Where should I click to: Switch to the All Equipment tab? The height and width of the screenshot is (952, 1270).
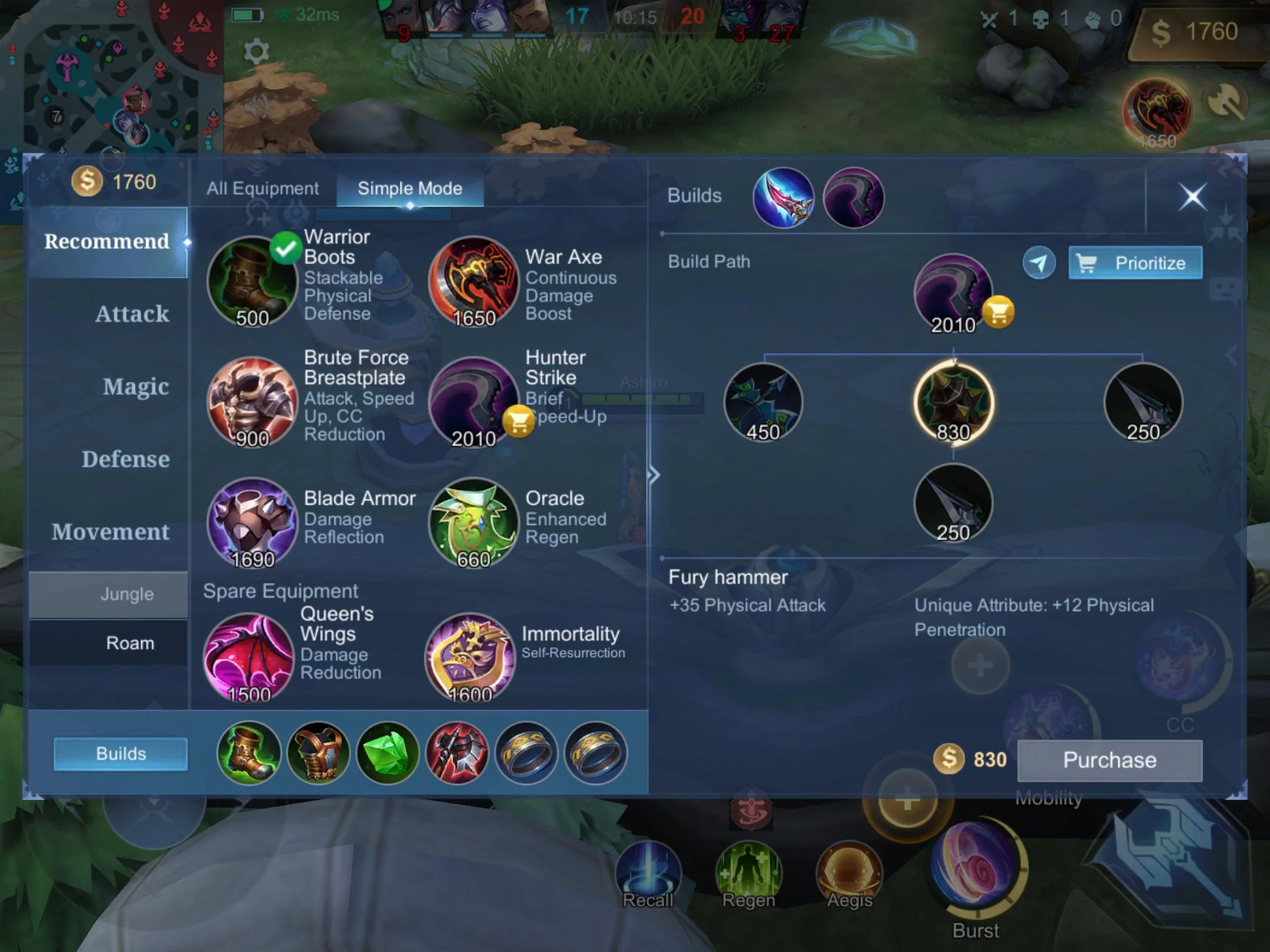[262, 189]
